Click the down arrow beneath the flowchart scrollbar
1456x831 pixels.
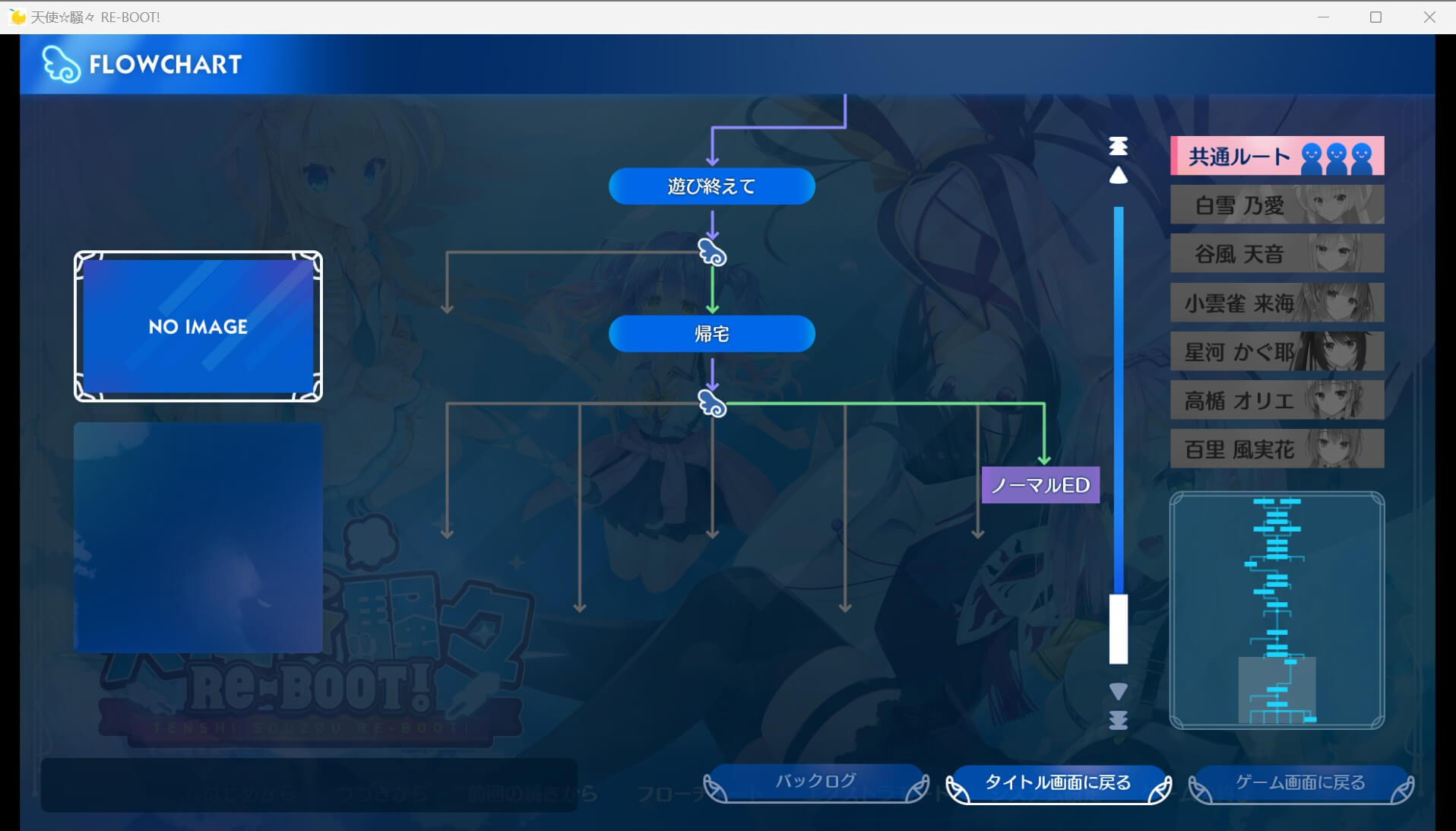pyautogui.click(x=1118, y=691)
